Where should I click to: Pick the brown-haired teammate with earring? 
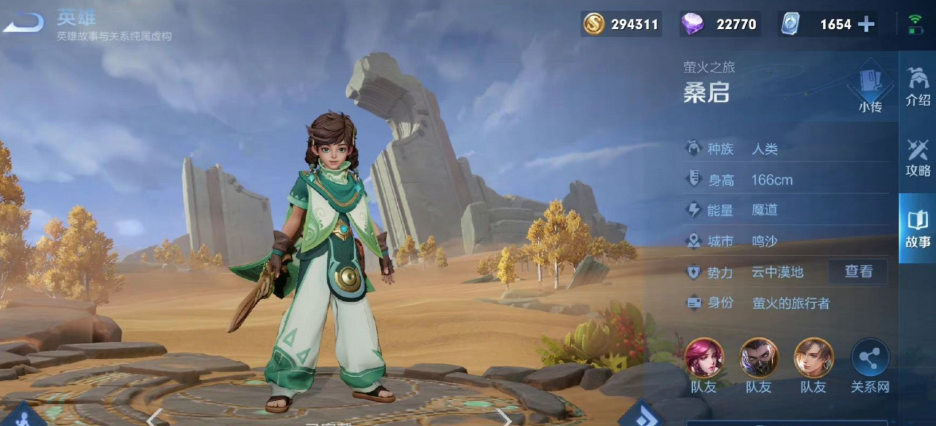click(x=813, y=359)
